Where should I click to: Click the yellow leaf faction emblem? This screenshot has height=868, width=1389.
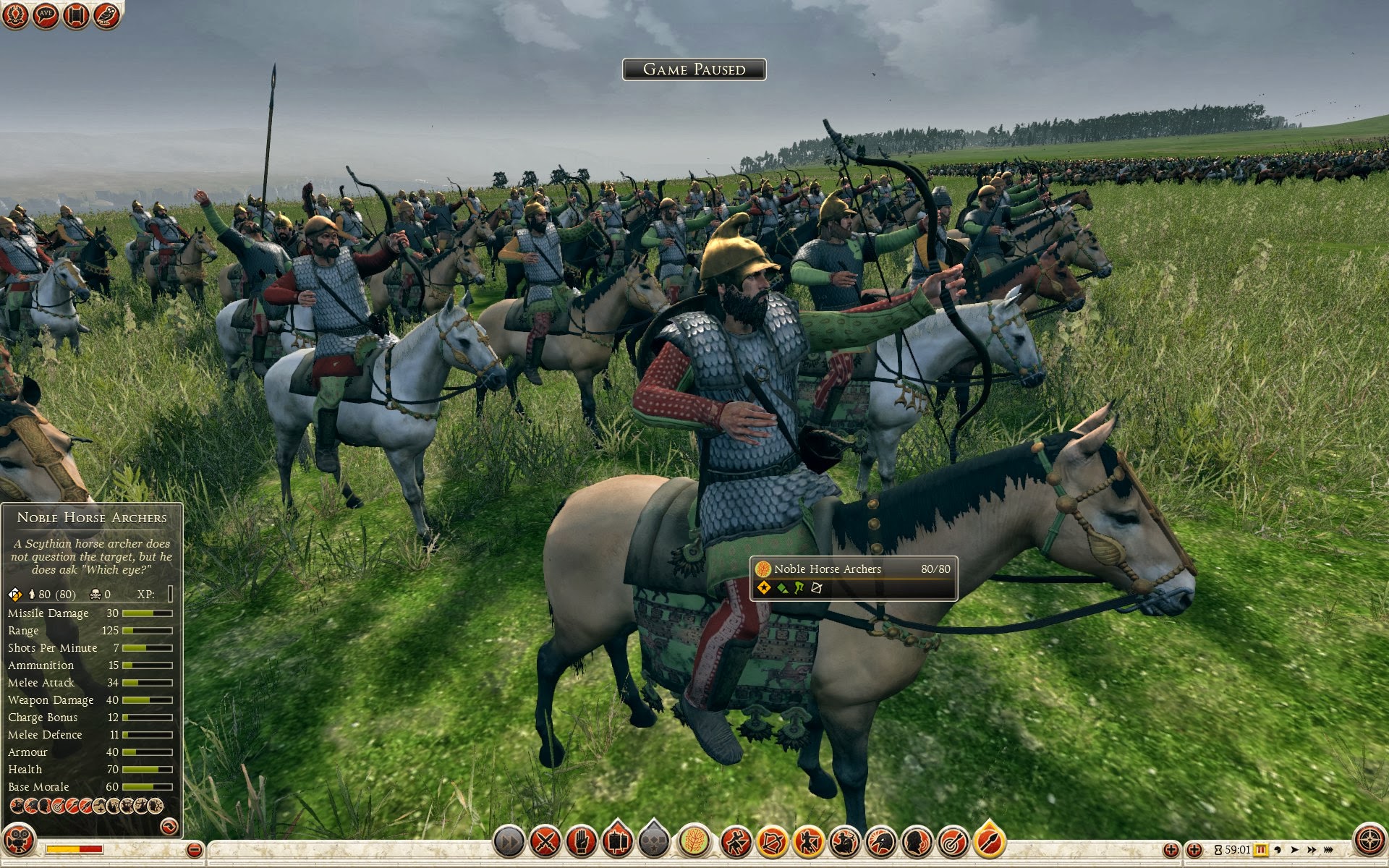click(694, 842)
